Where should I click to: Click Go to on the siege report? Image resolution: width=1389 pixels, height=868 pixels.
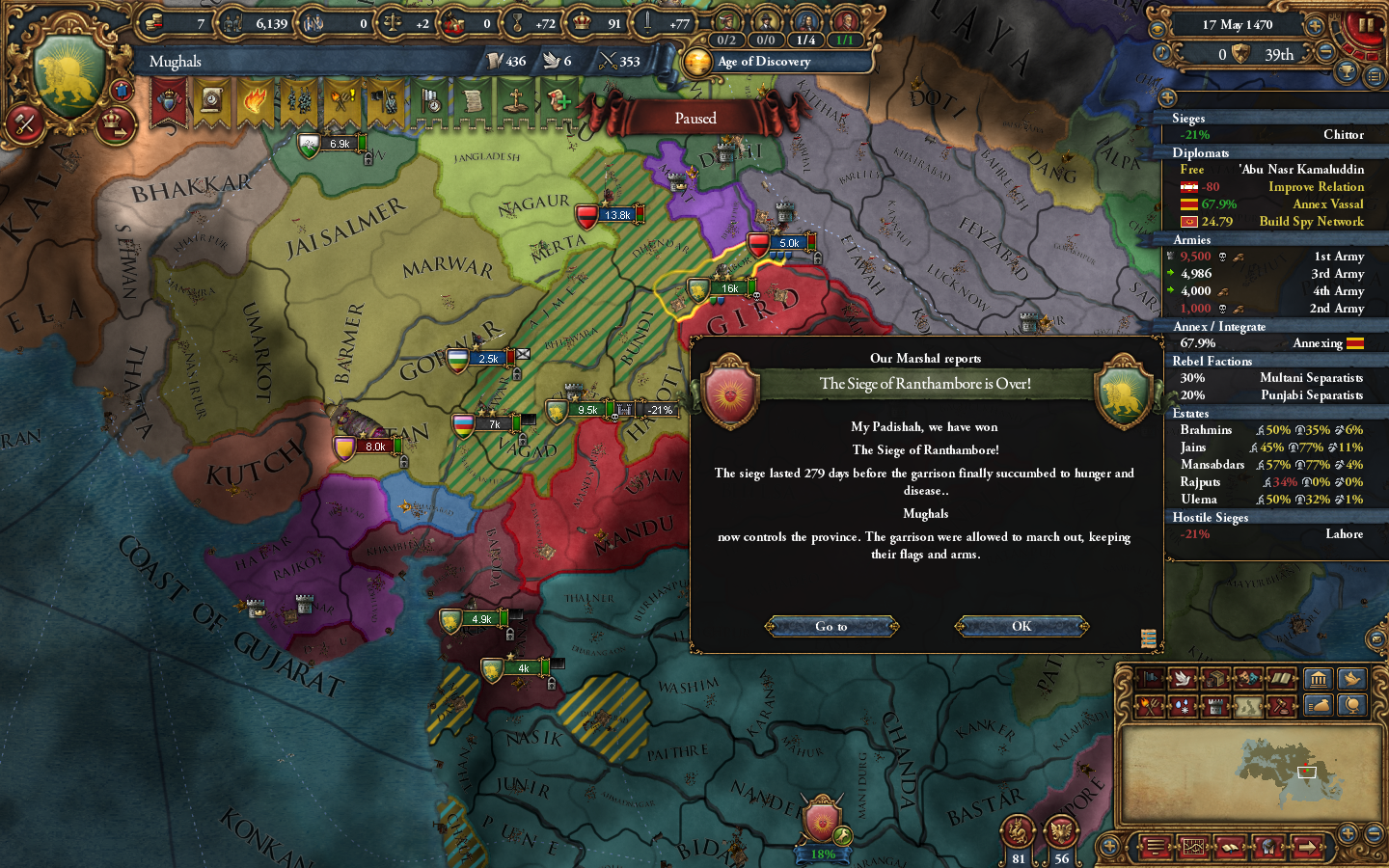point(831,626)
